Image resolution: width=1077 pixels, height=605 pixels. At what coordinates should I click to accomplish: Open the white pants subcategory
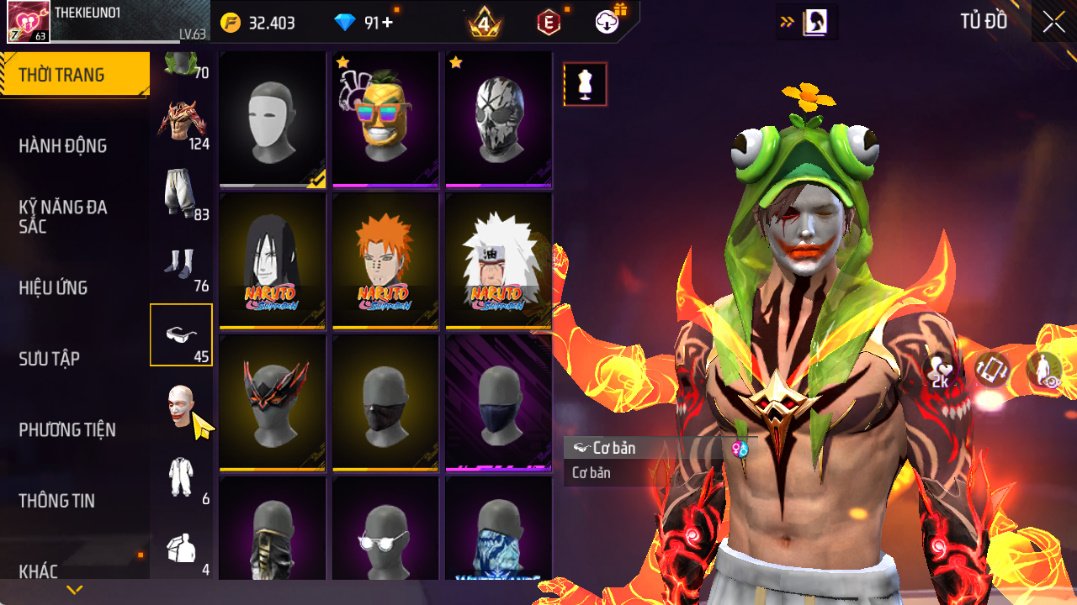pyautogui.click(x=181, y=194)
